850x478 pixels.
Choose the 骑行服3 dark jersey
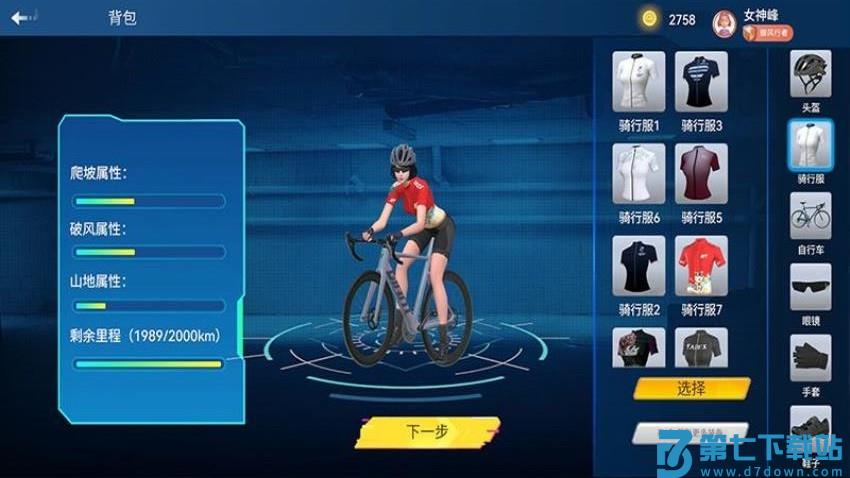(x=701, y=82)
